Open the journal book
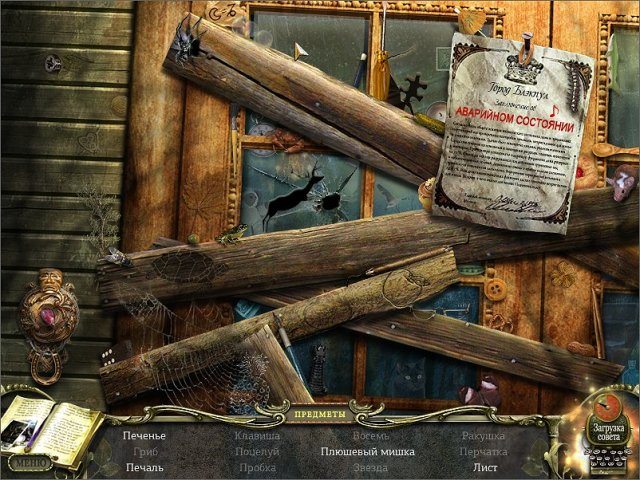This screenshot has width=640, height=480. tap(48, 427)
